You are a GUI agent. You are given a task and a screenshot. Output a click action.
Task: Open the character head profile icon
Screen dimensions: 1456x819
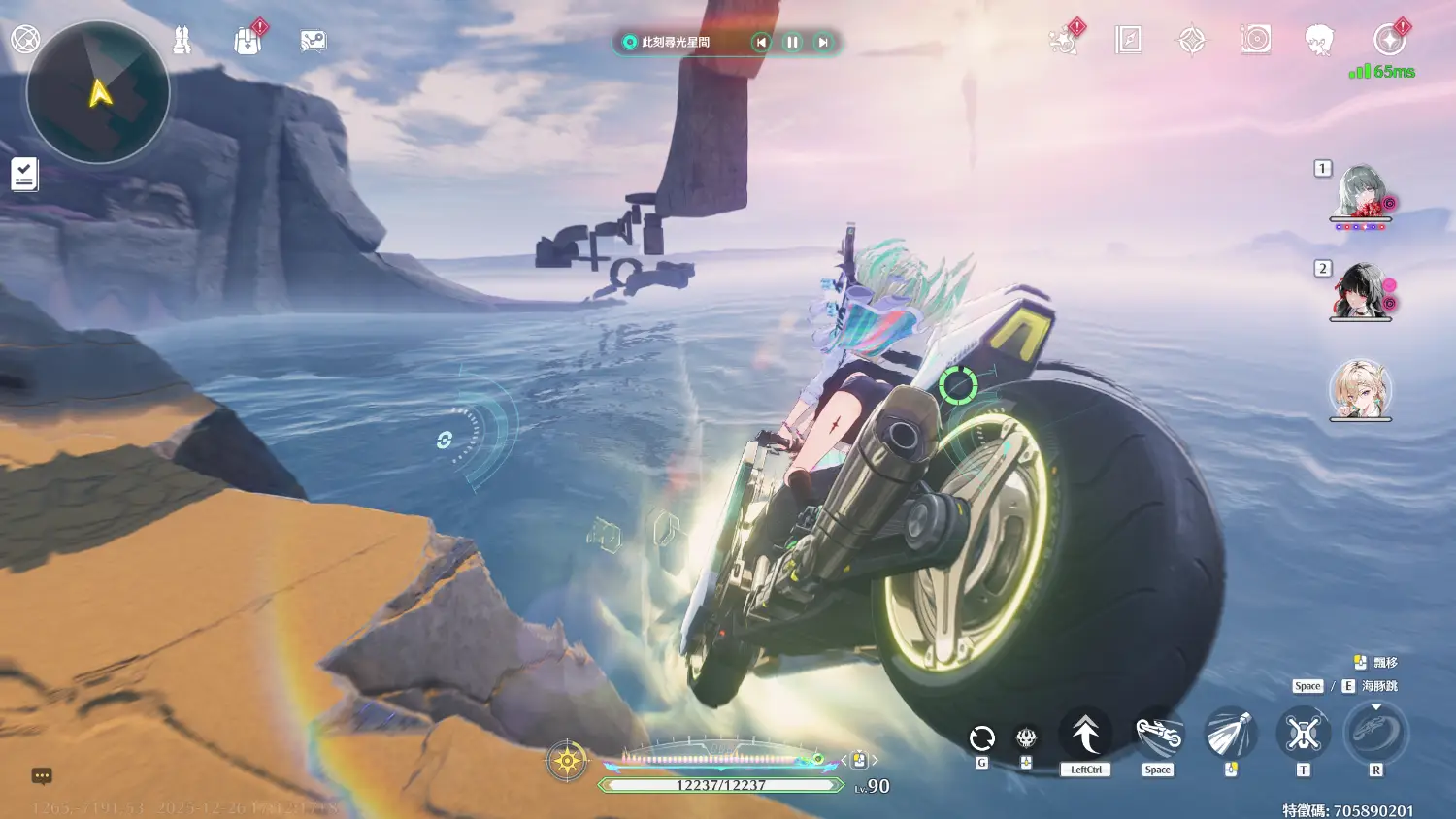click(1318, 40)
